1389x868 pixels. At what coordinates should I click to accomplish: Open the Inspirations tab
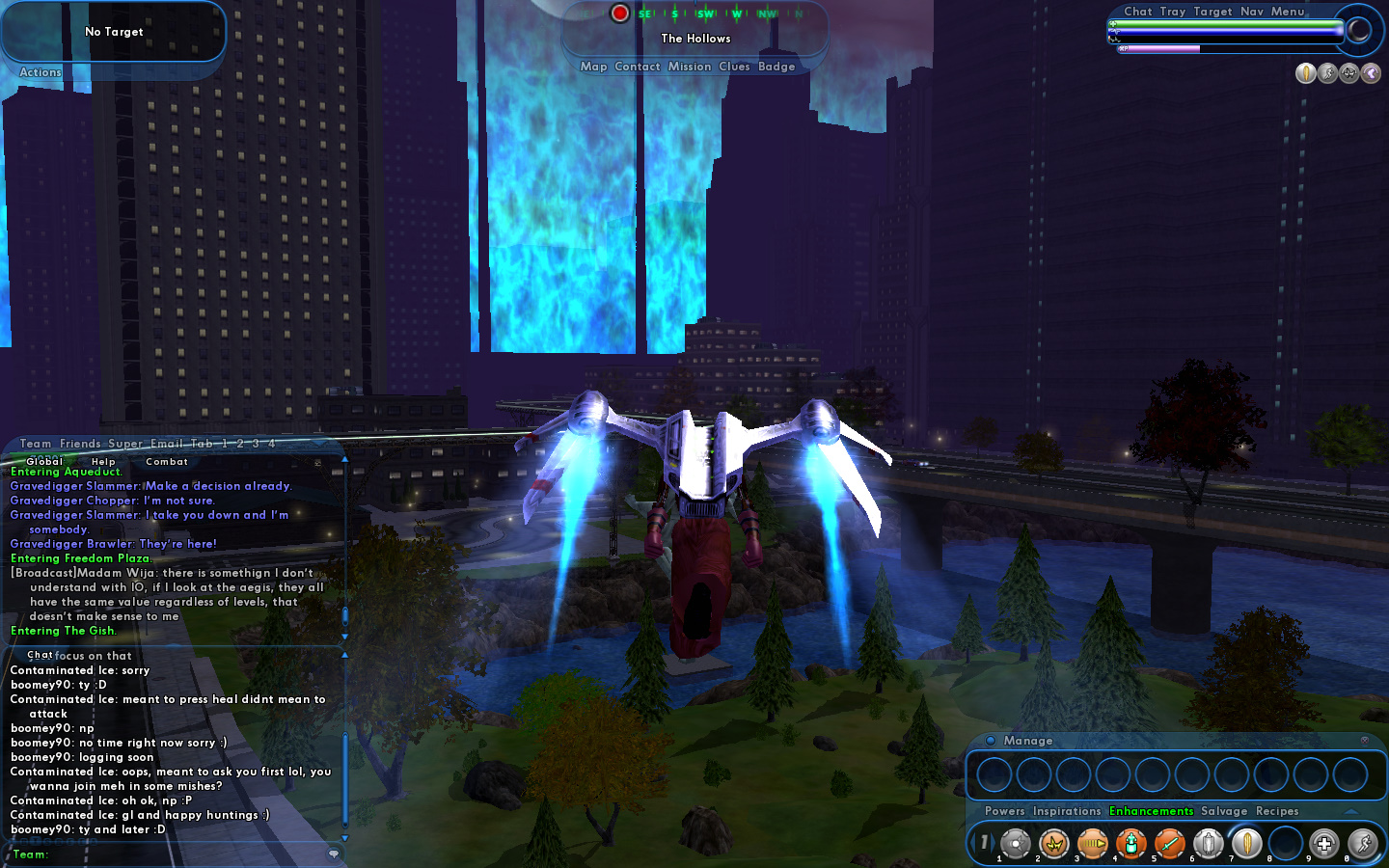[1066, 811]
